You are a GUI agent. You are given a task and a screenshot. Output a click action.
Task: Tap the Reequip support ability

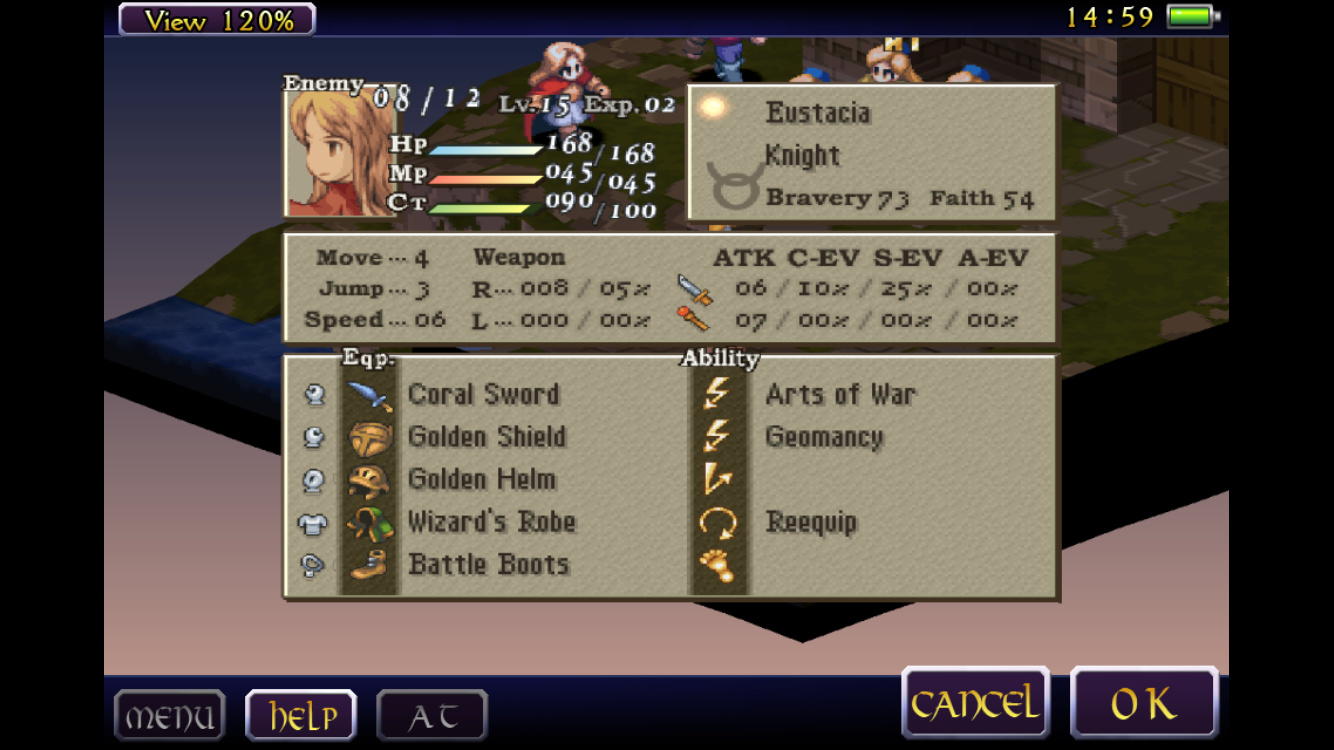point(811,522)
